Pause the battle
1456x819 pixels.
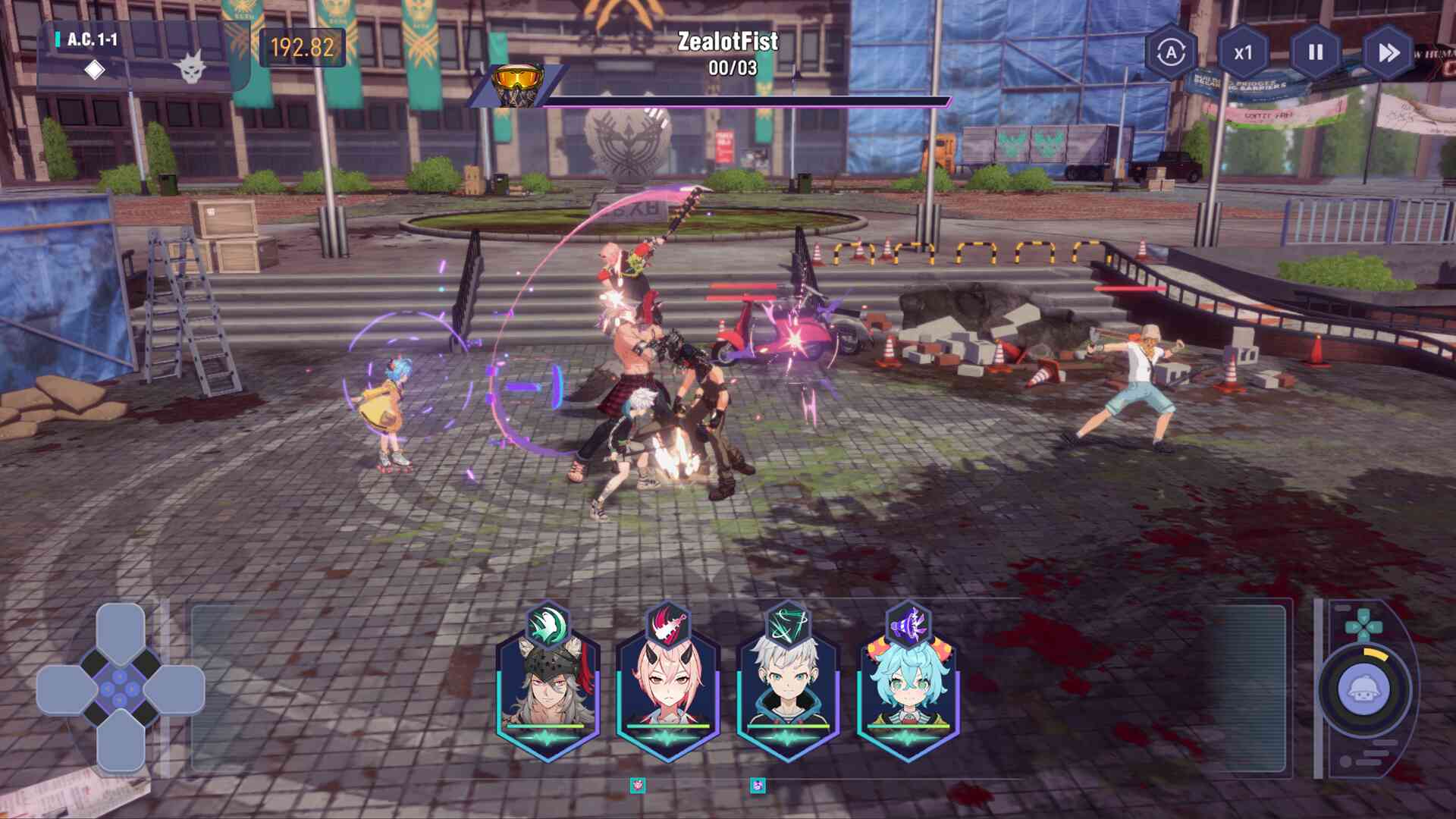(1316, 52)
